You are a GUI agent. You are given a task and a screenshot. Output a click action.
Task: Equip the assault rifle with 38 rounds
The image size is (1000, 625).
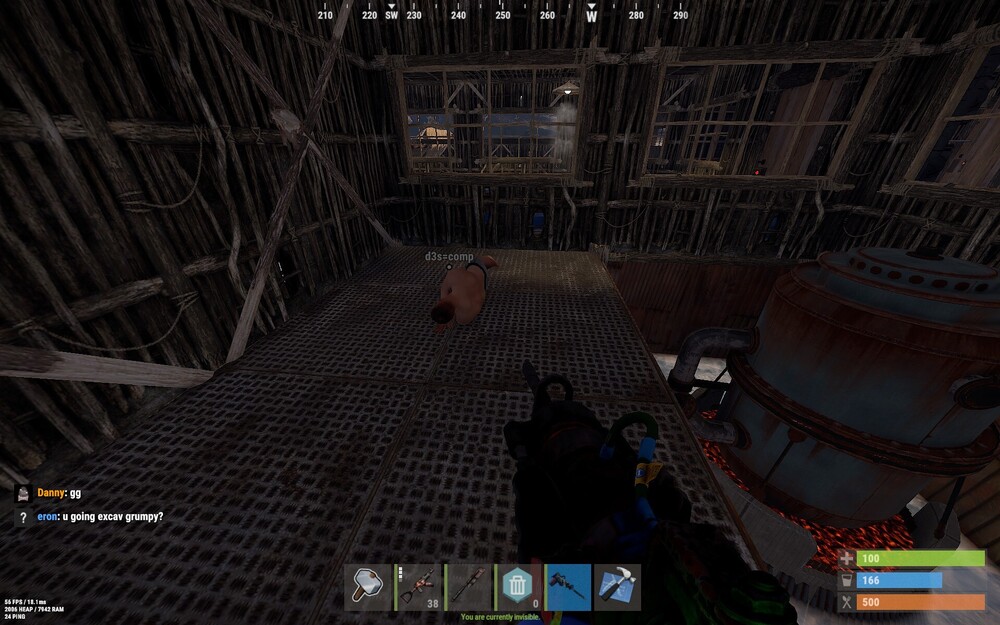tap(418, 587)
